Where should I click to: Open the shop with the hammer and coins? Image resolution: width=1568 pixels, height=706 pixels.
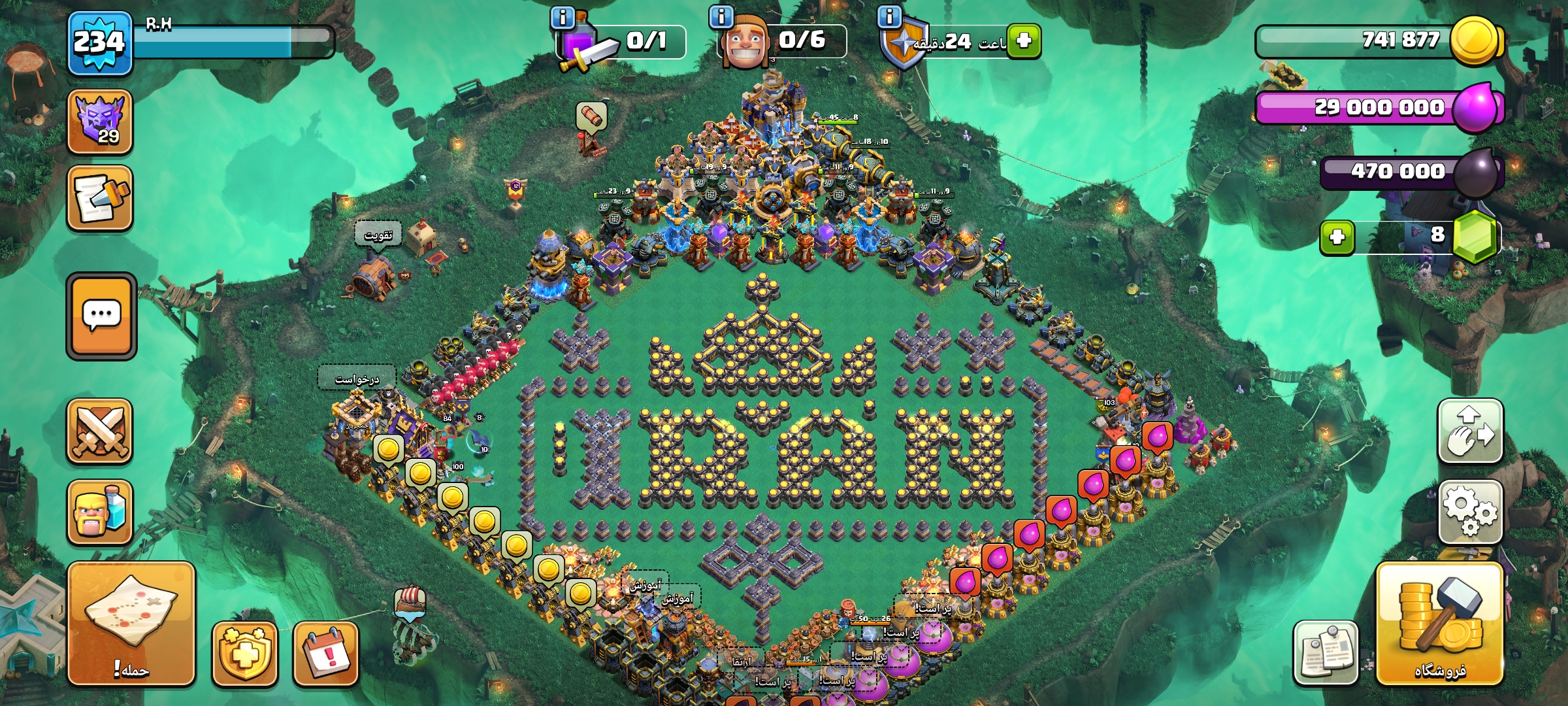point(1439,624)
